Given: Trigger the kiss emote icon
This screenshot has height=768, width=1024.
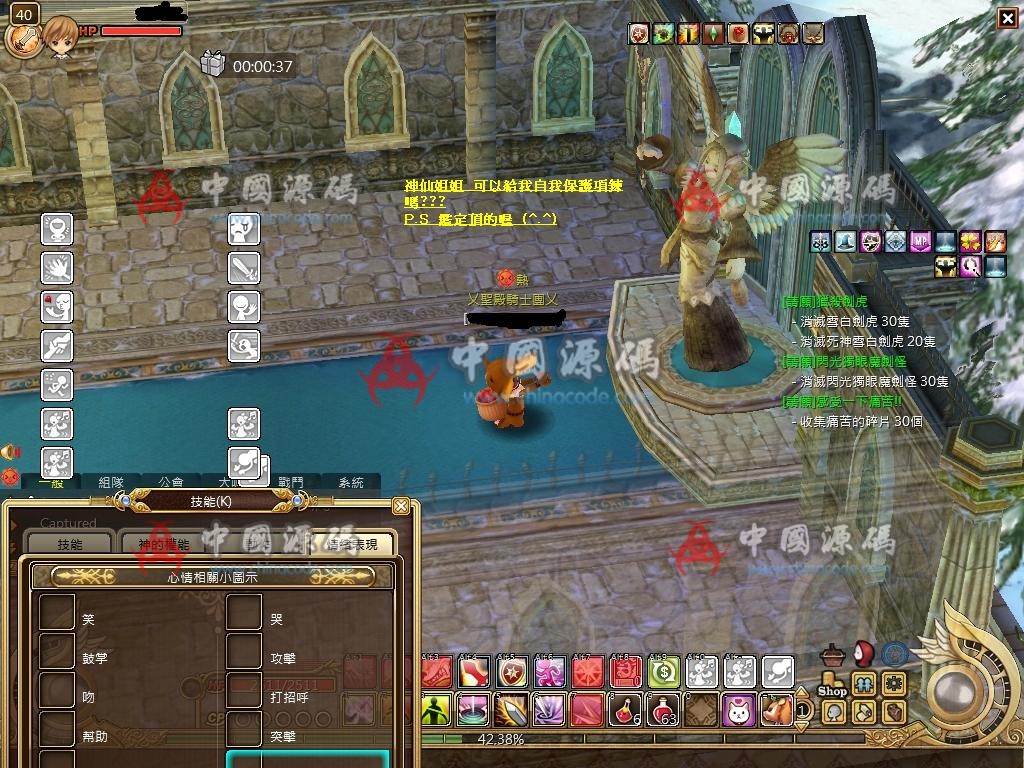Looking at the screenshot, I should coord(57,307).
